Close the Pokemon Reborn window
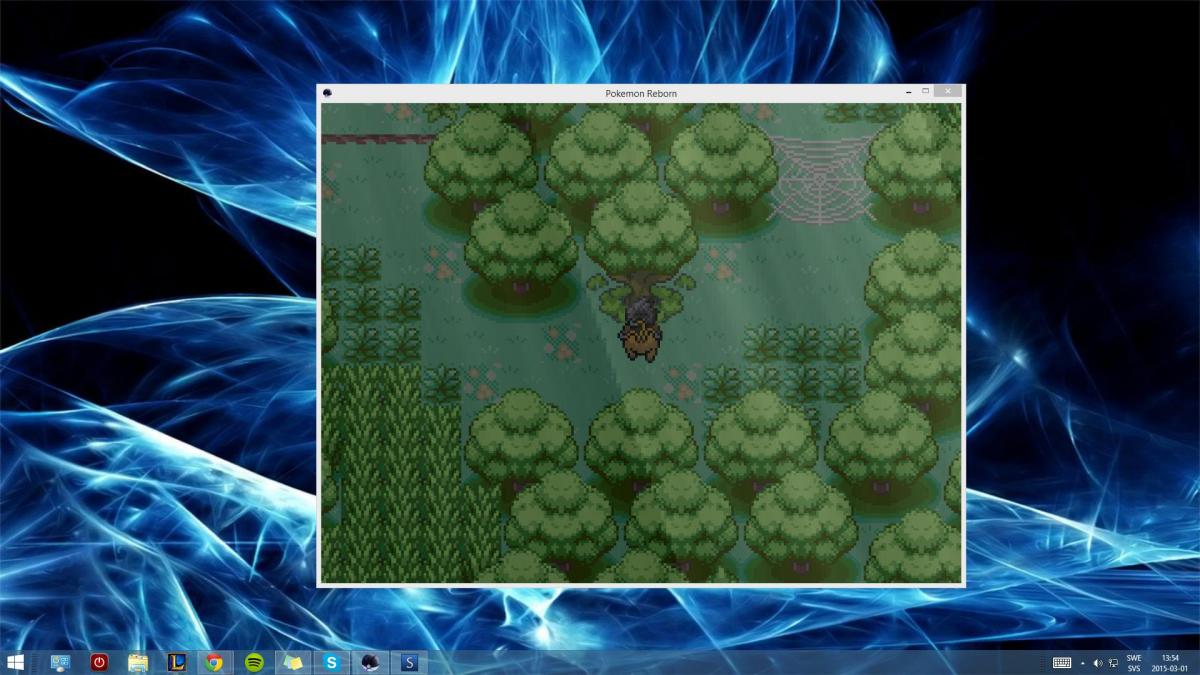Viewport: 1200px width, 675px height. [947, 92]
